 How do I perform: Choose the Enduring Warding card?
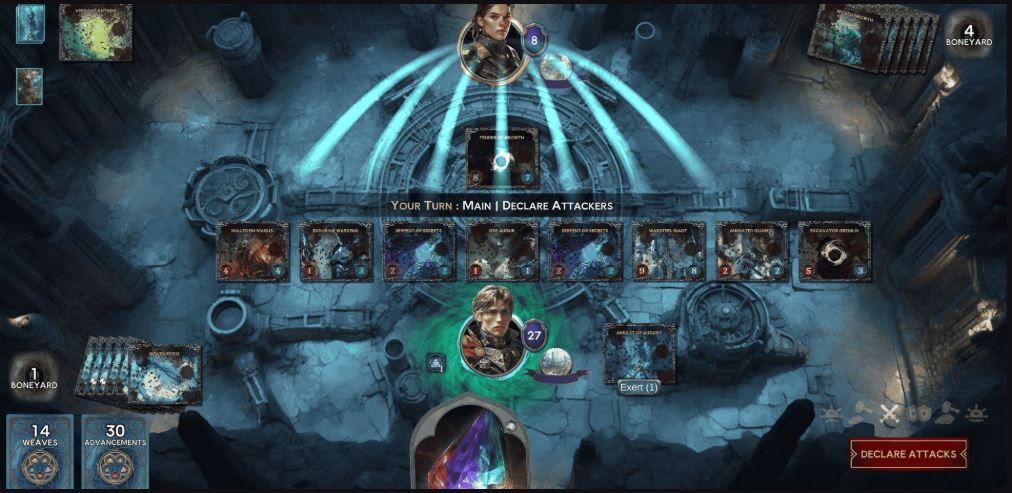coord(336,251)
